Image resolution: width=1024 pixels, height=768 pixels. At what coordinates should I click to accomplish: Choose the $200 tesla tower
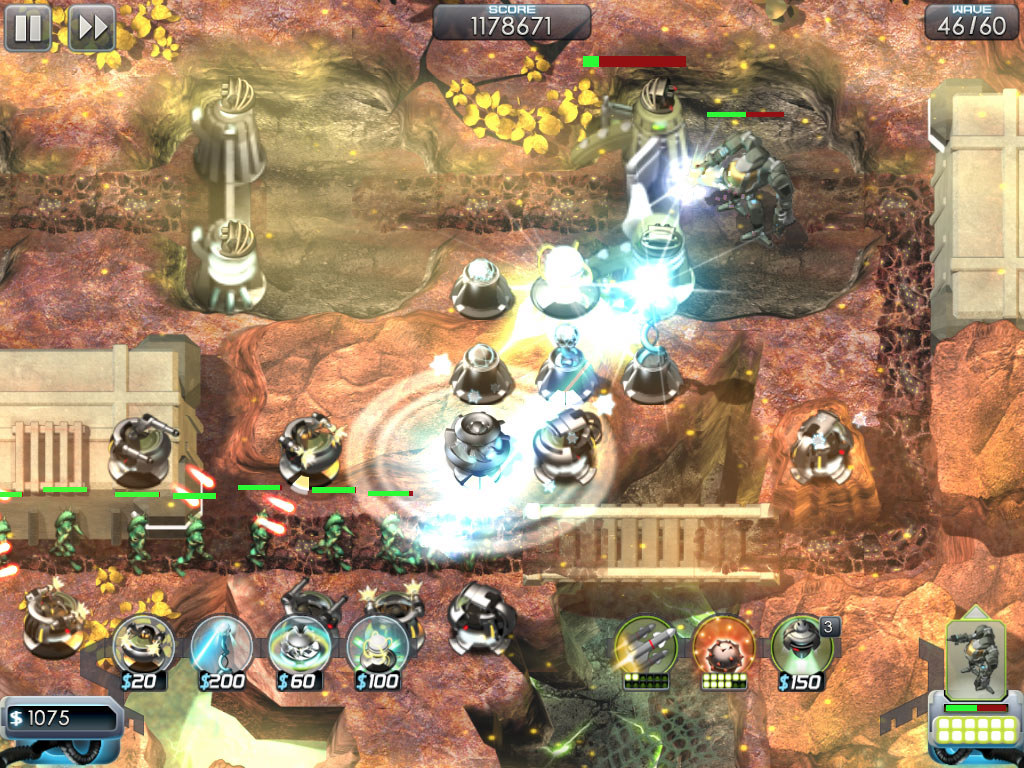(221, 645)
